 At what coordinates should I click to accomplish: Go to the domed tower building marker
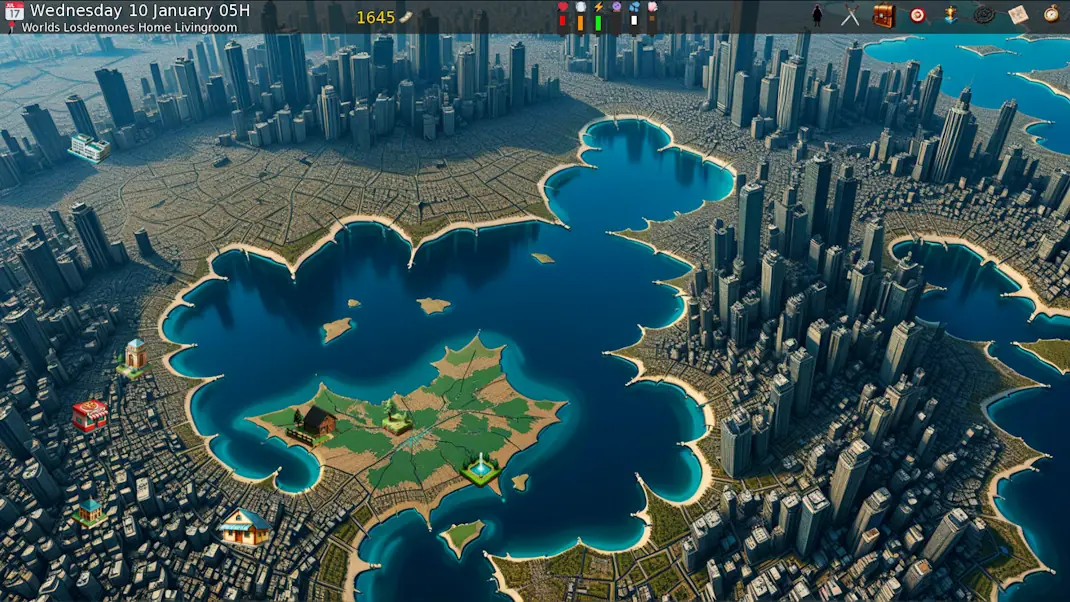pos(134,357)
